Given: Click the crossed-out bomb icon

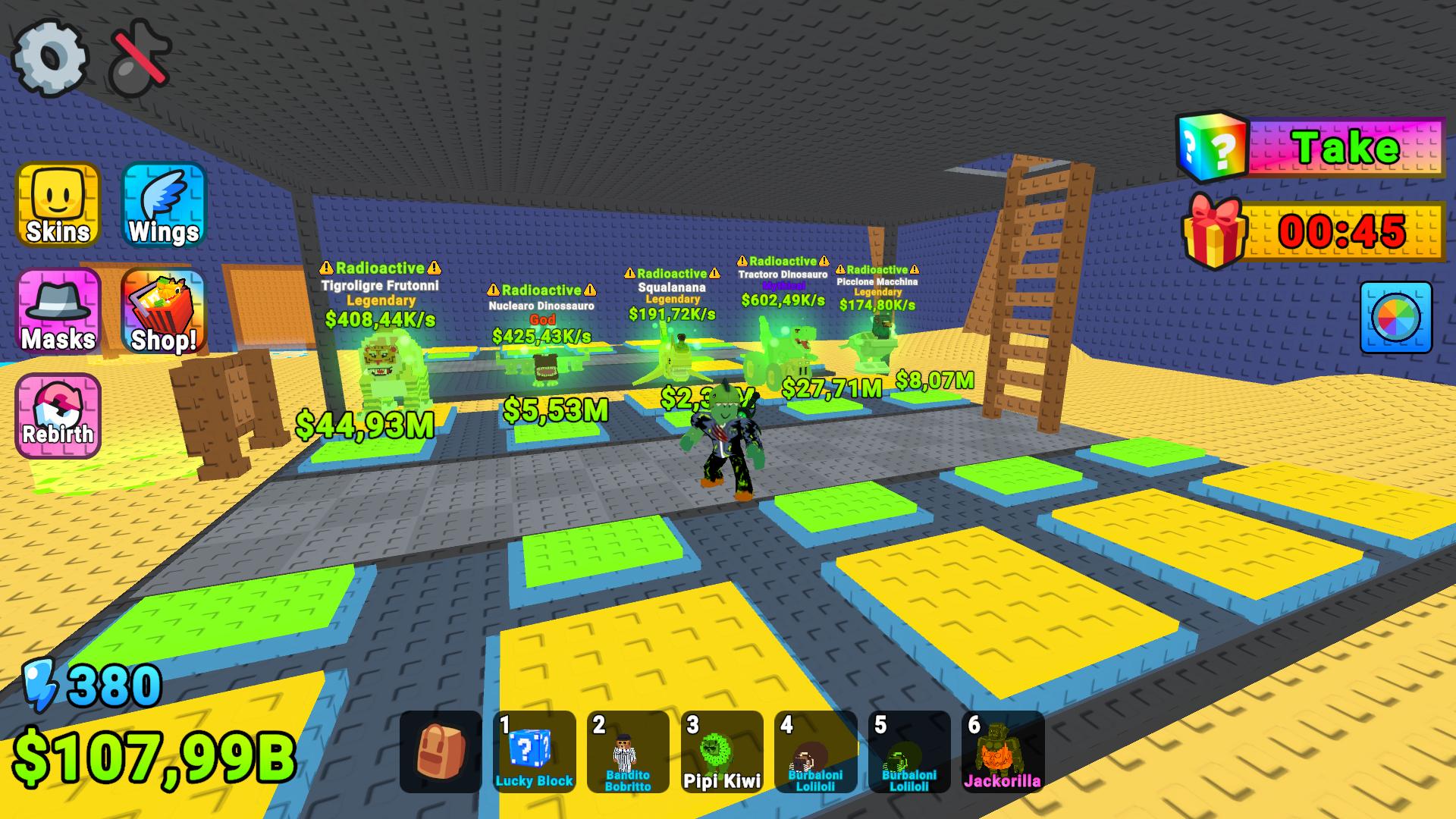Looking at the screenshot, I should [136, 59].
